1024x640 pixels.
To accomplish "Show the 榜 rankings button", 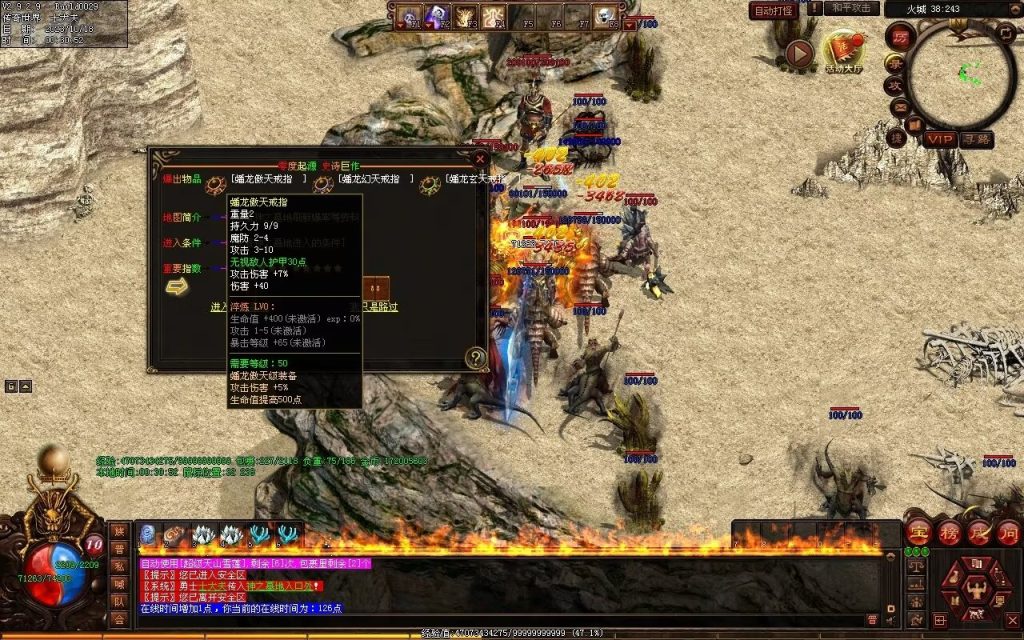I will click(947, 532).
